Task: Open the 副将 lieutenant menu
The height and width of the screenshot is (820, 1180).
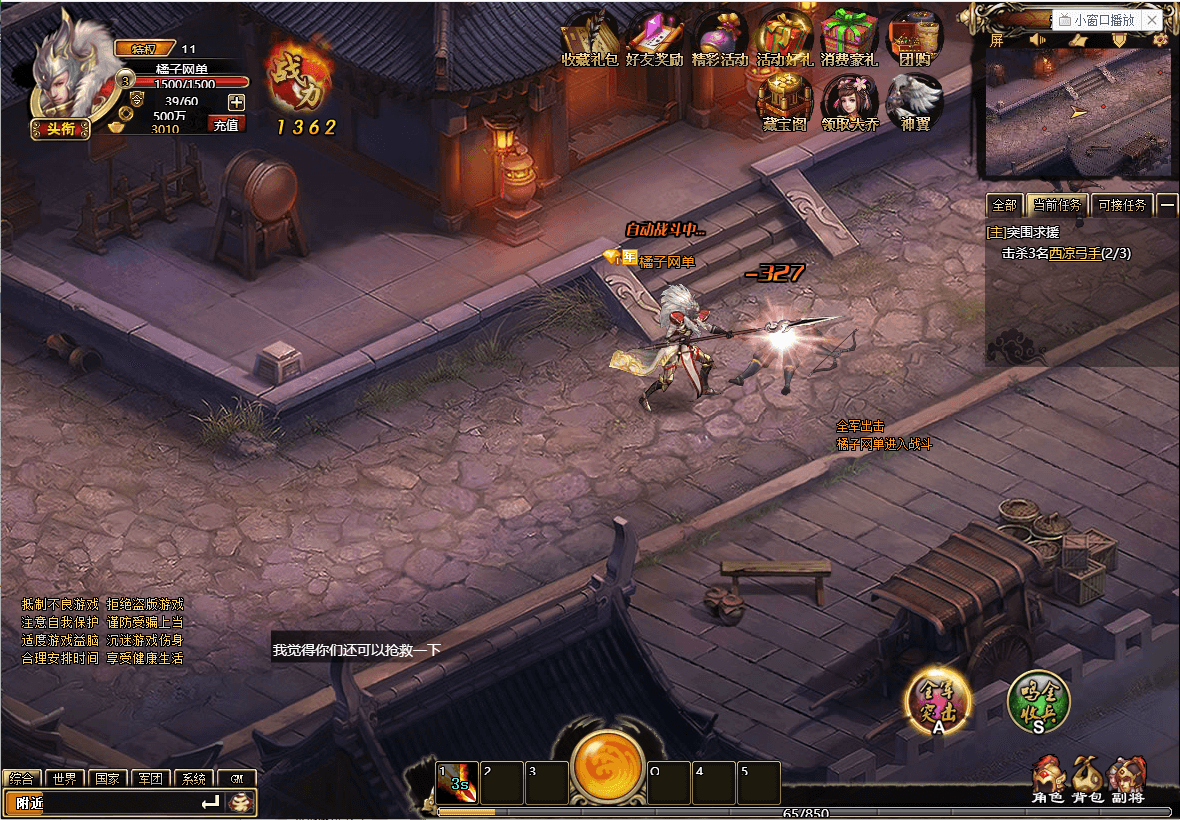Action: (x=1127, y=779)
